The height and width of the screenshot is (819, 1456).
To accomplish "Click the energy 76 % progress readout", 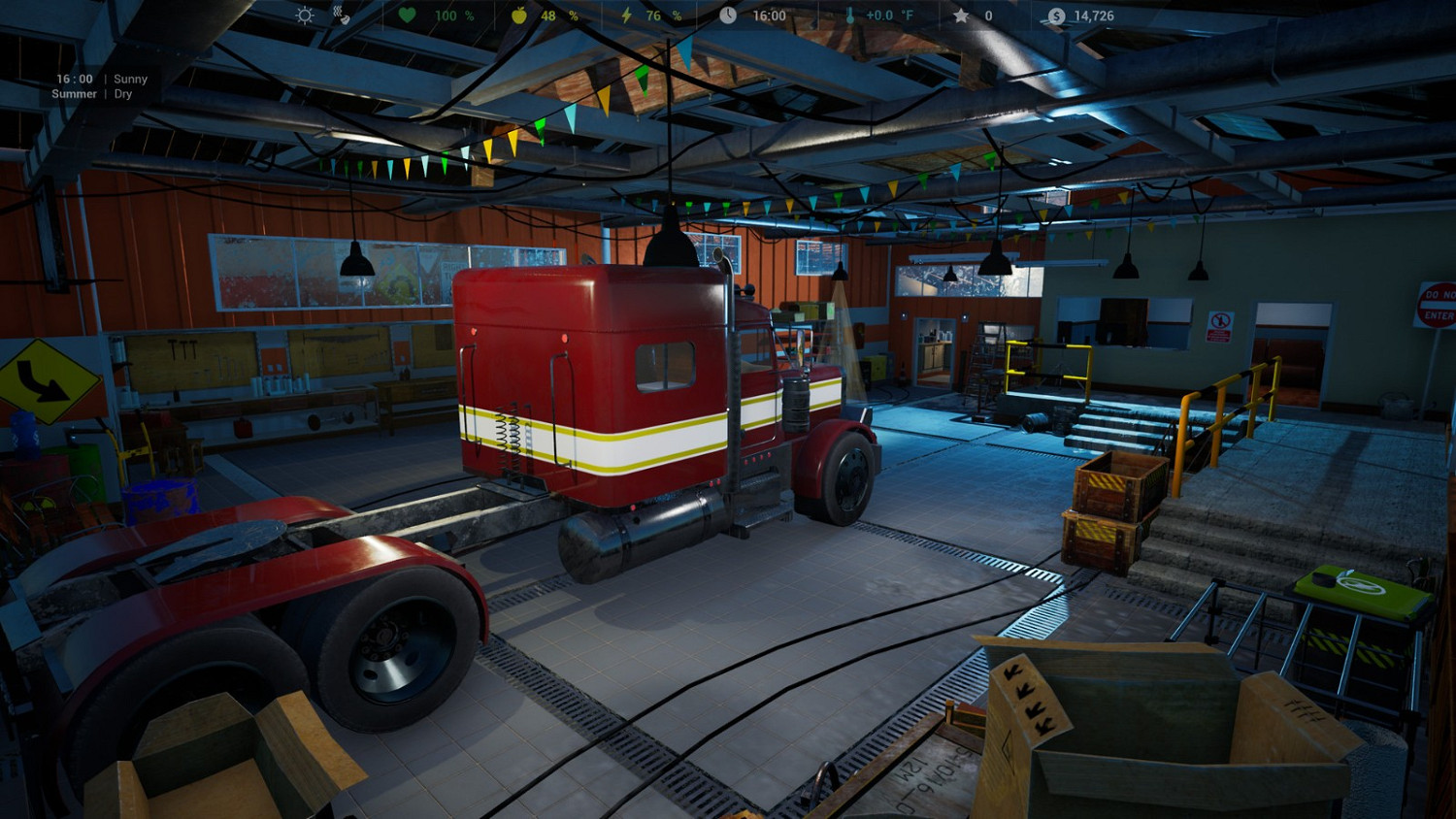I will coord(660,16).
